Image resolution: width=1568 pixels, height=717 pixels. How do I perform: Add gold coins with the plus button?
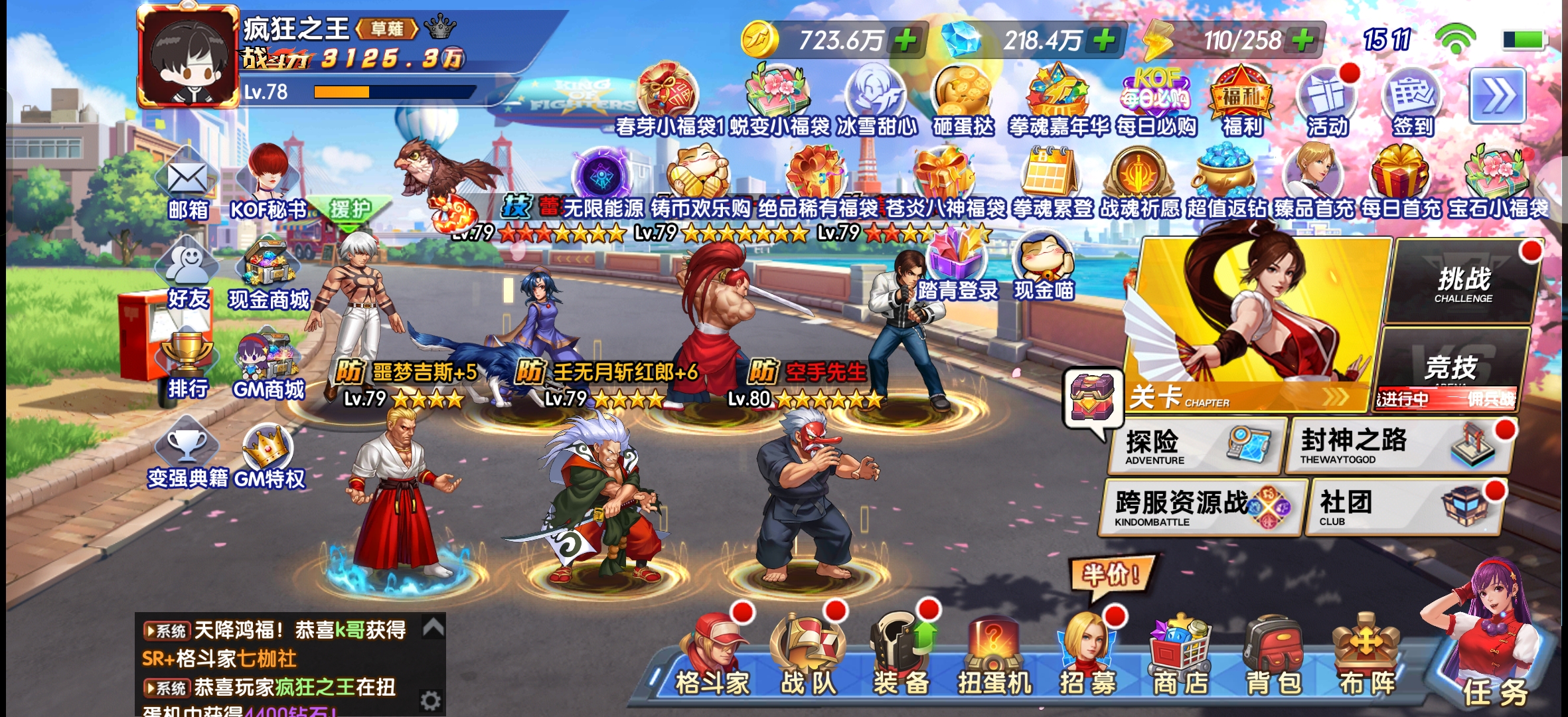point(905,40)
